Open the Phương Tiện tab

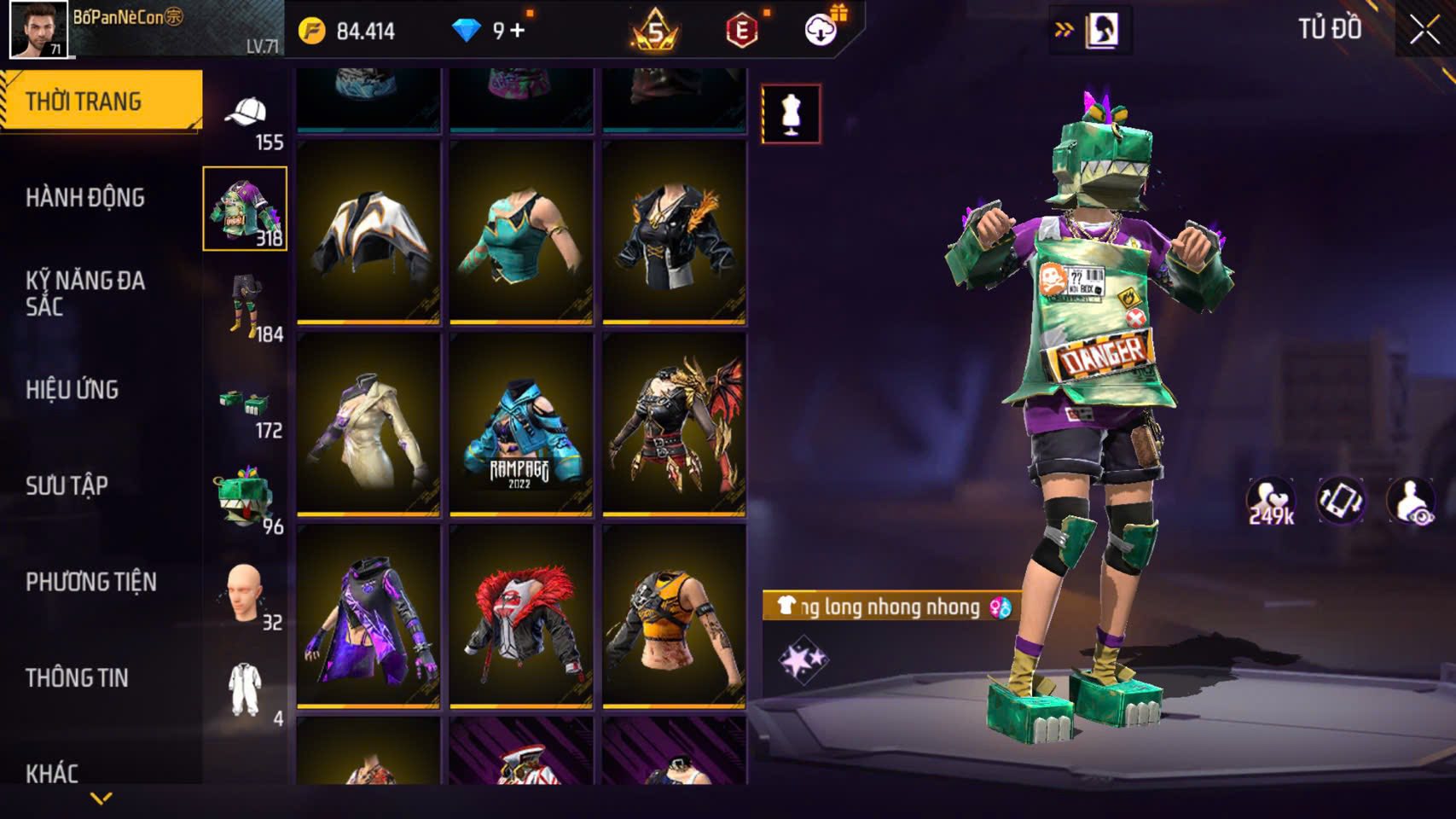91,582
